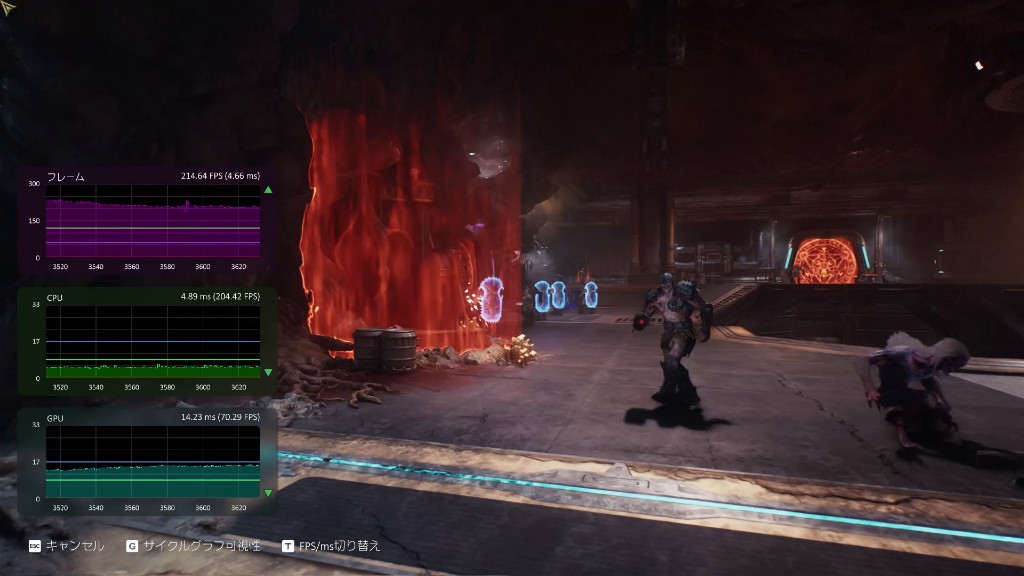The image size is (1024, 576).
Task: Toggle サイクルグラフ可視性 graph visibility
Action: click(x=193, y=546)
